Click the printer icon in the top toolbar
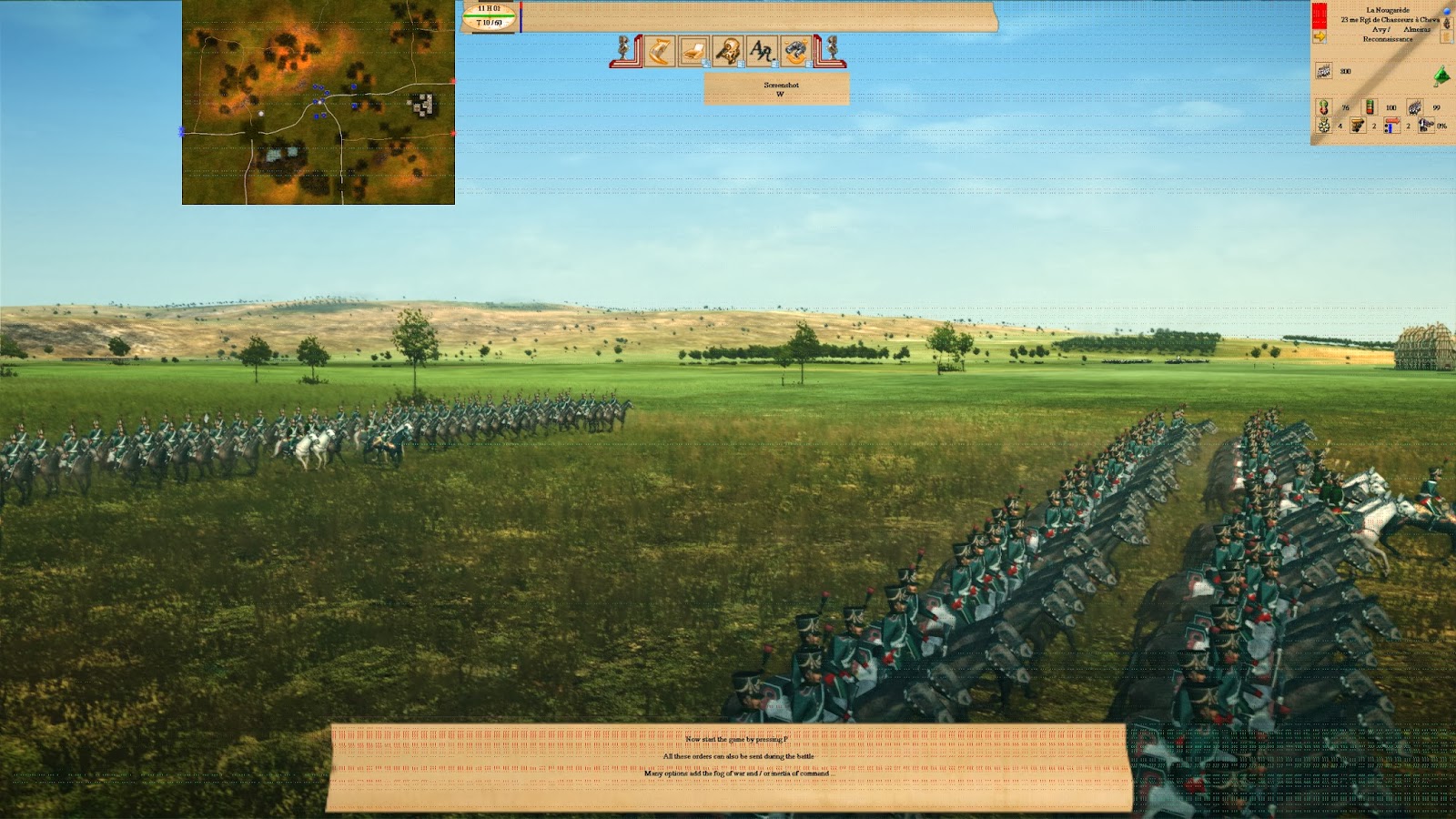Screen dimensions: 1456x819 693,51
